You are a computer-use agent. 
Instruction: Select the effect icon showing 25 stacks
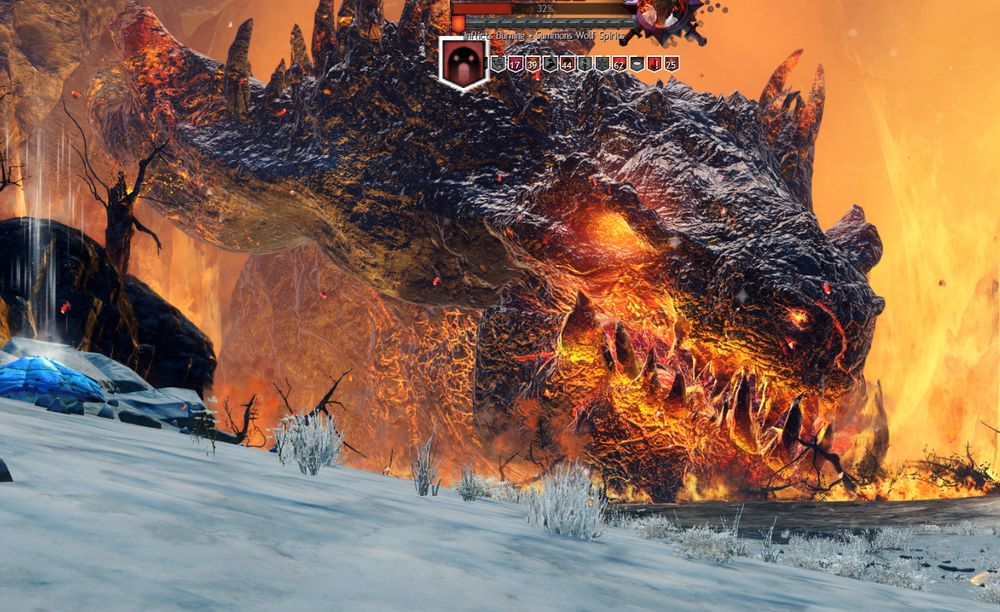(671, 64)
